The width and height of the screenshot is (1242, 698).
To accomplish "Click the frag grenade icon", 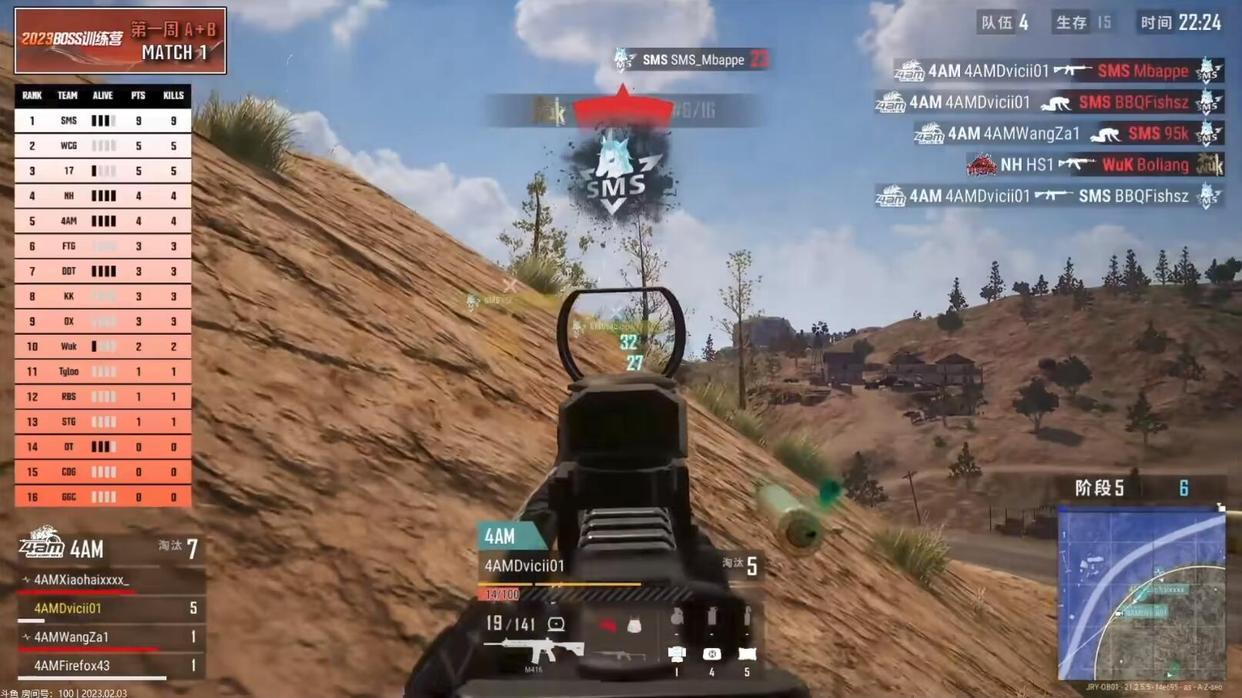I will coord(677,619).
